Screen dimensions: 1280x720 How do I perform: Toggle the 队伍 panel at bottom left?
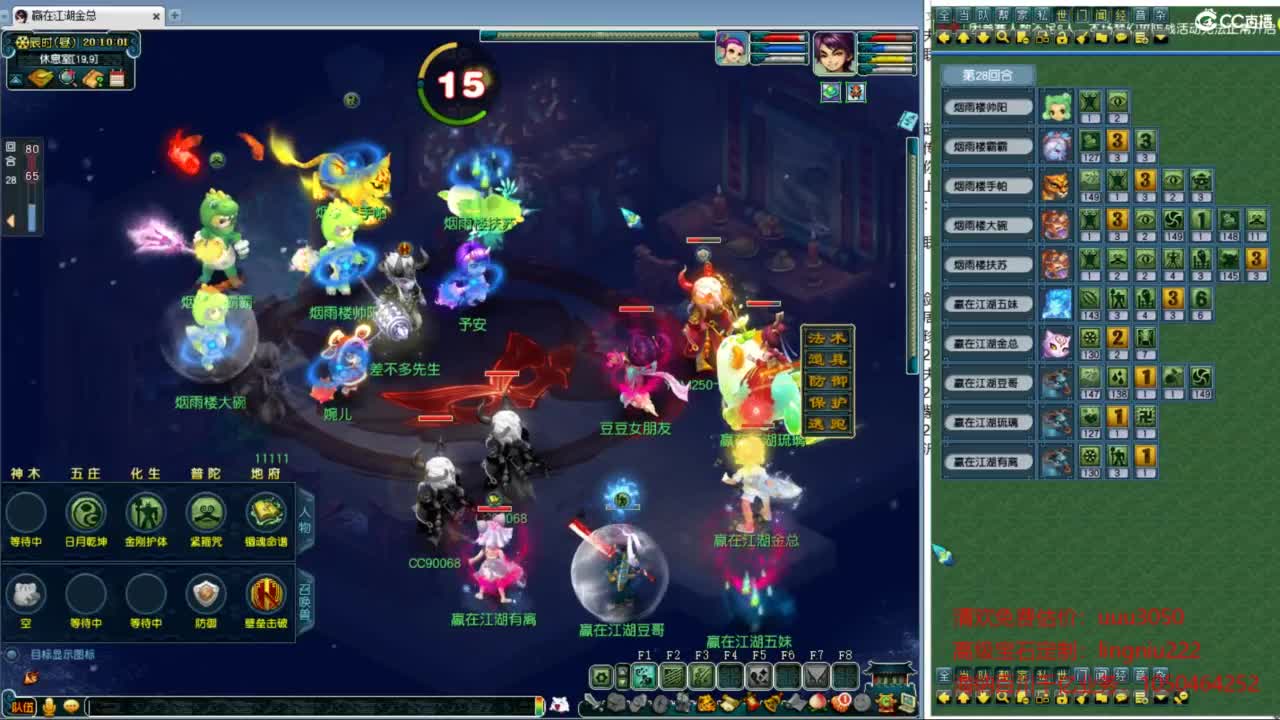(23, 707)
